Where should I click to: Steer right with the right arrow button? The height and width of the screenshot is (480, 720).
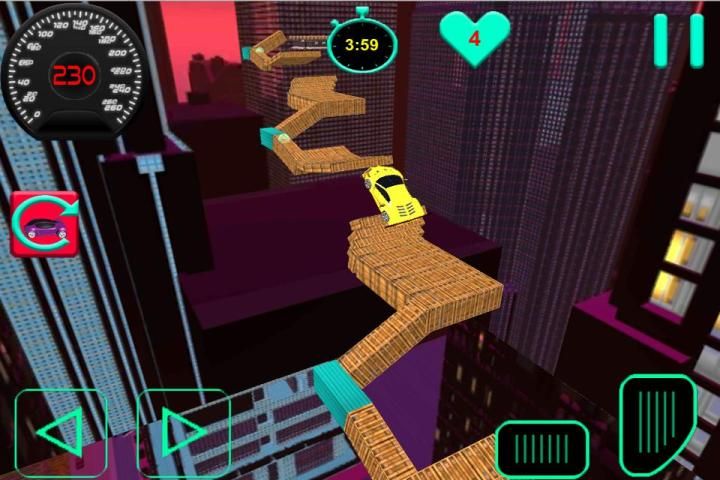(x=183, y=432)
